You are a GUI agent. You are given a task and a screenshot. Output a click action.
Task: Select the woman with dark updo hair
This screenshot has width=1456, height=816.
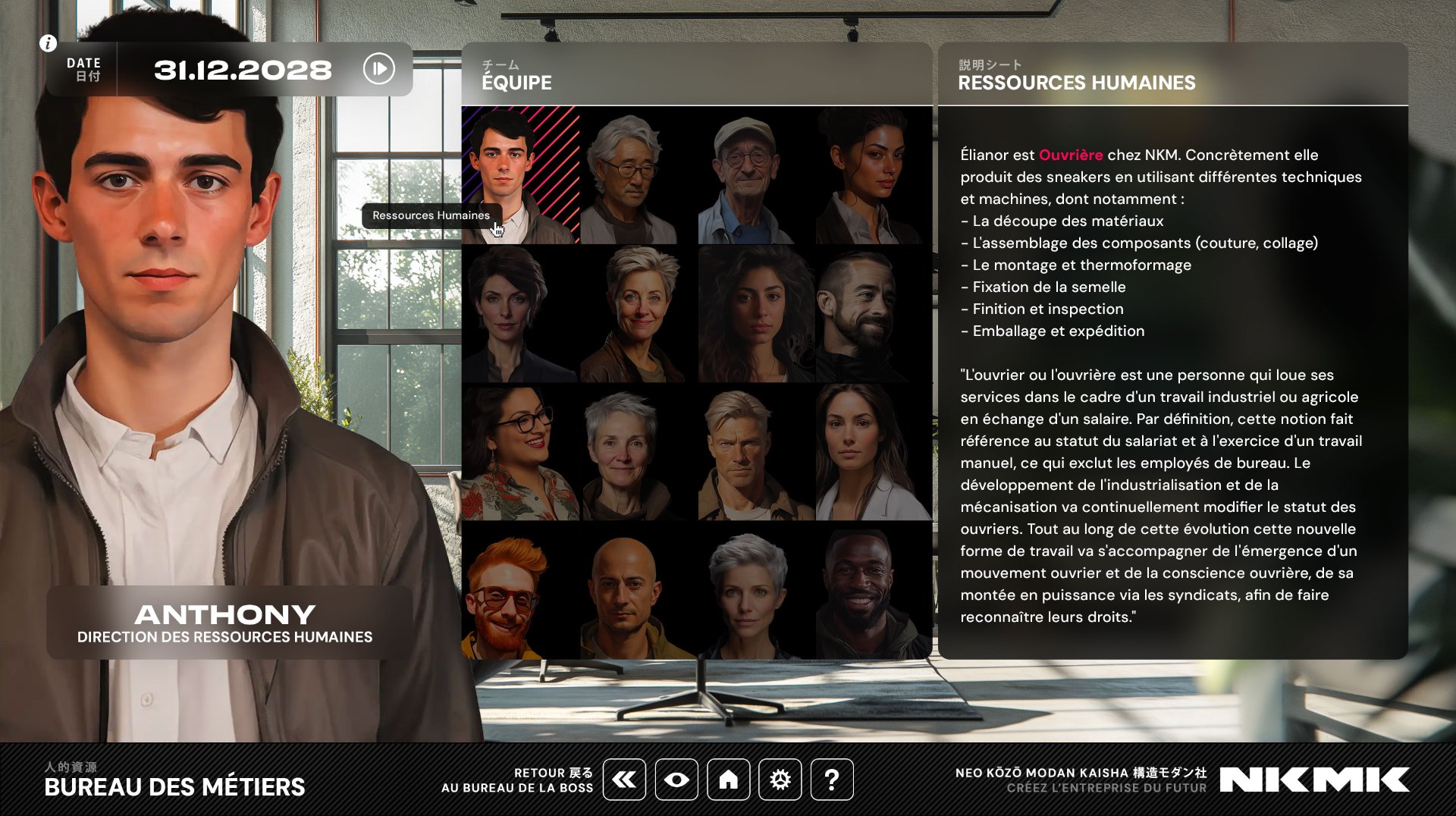coord(874,175)
